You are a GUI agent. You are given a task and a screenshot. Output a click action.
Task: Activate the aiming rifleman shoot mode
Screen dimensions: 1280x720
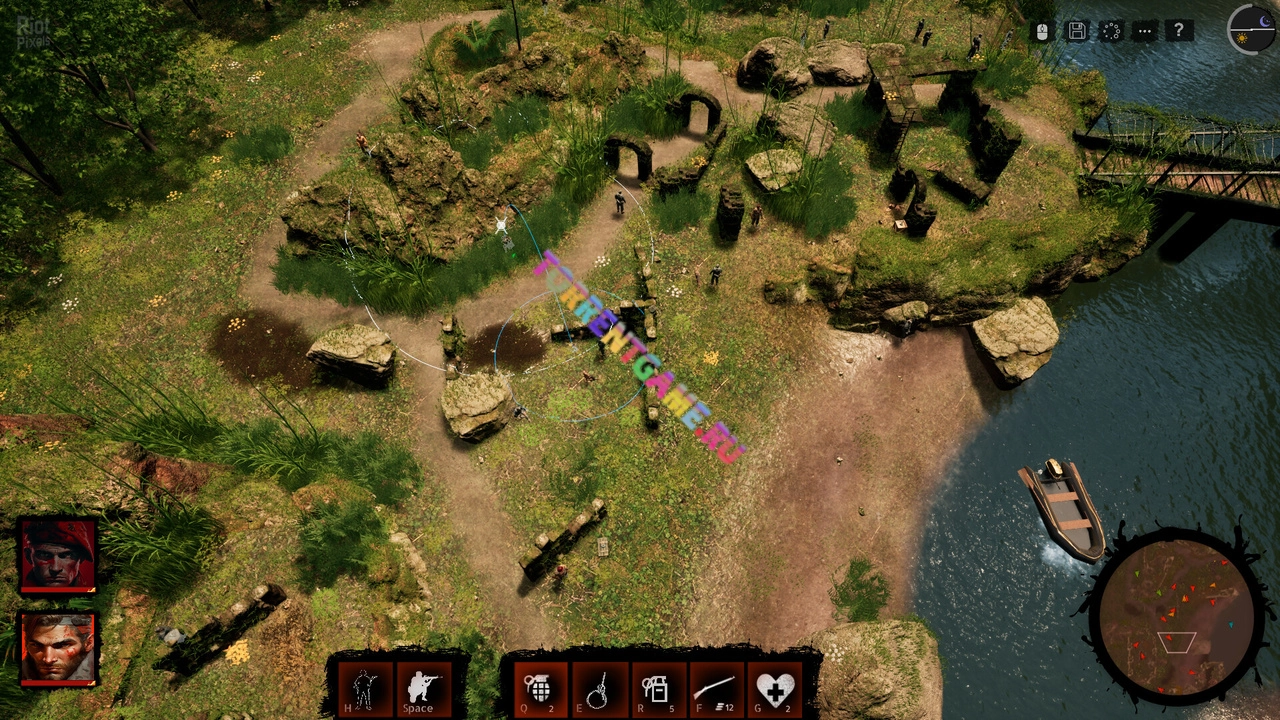point(423,688)
